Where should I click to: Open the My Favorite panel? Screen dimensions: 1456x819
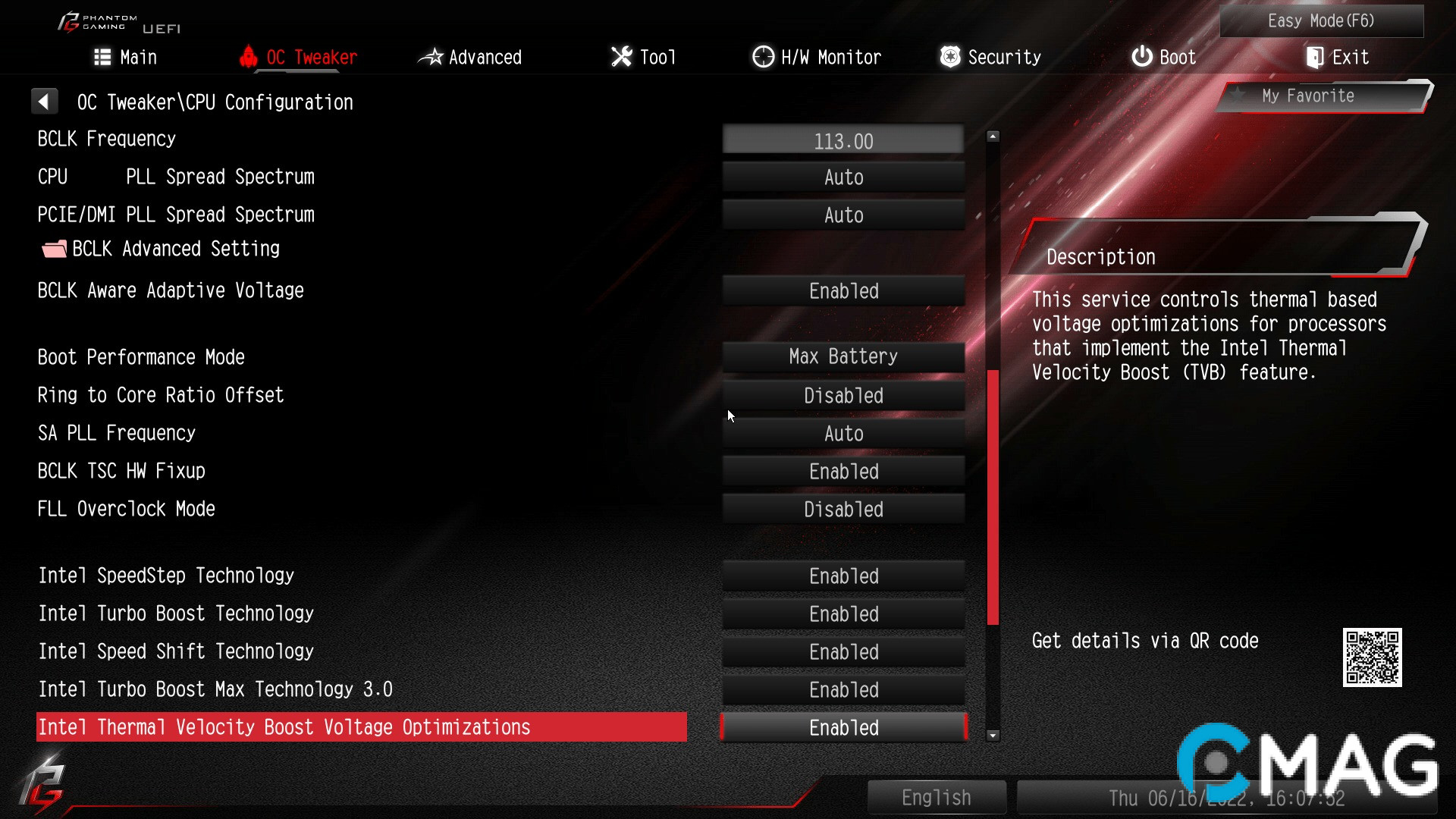pyautogui.click(x=1308, y=96)
